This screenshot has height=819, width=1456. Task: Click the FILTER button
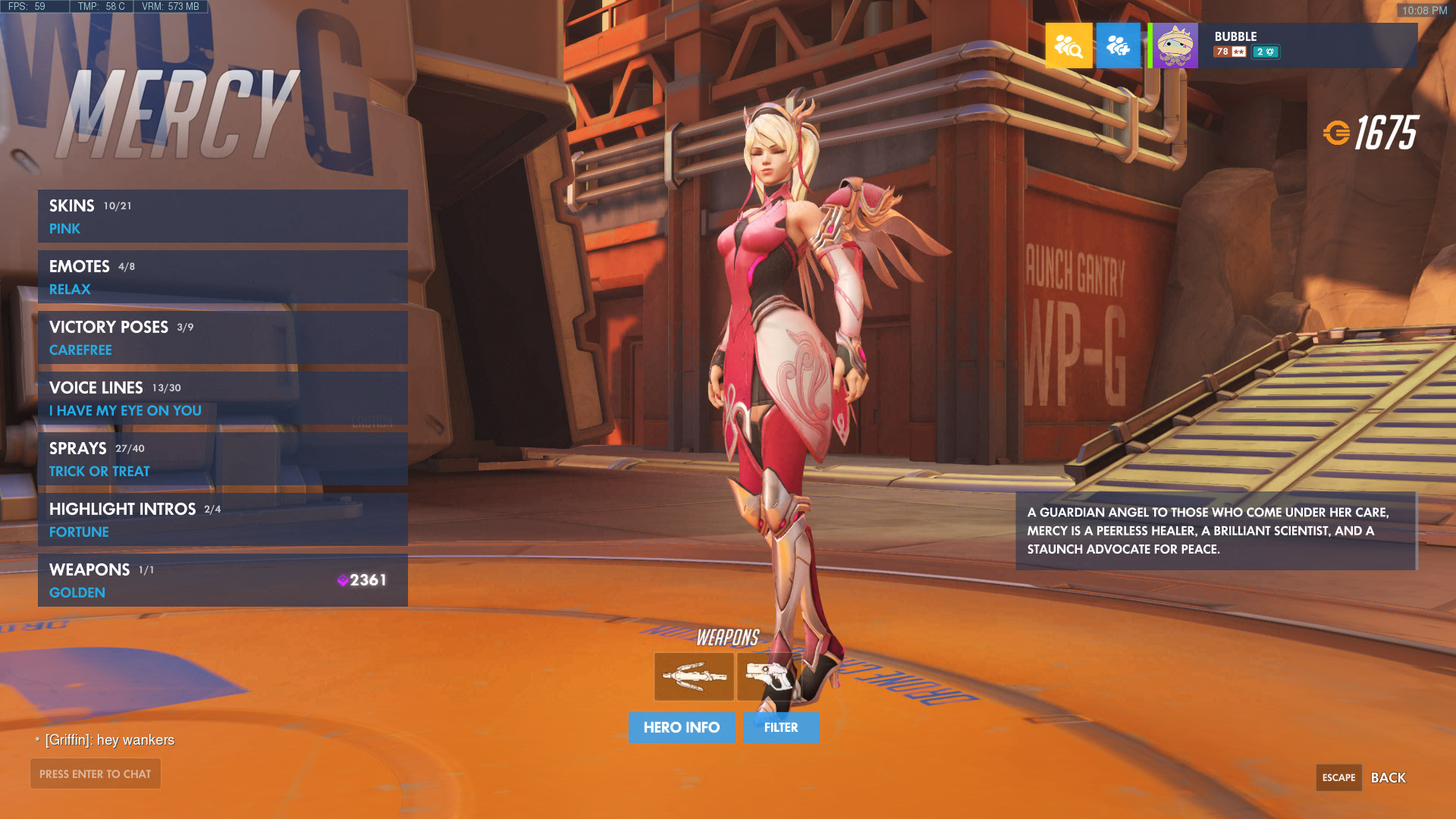click(x=781, y=727)
